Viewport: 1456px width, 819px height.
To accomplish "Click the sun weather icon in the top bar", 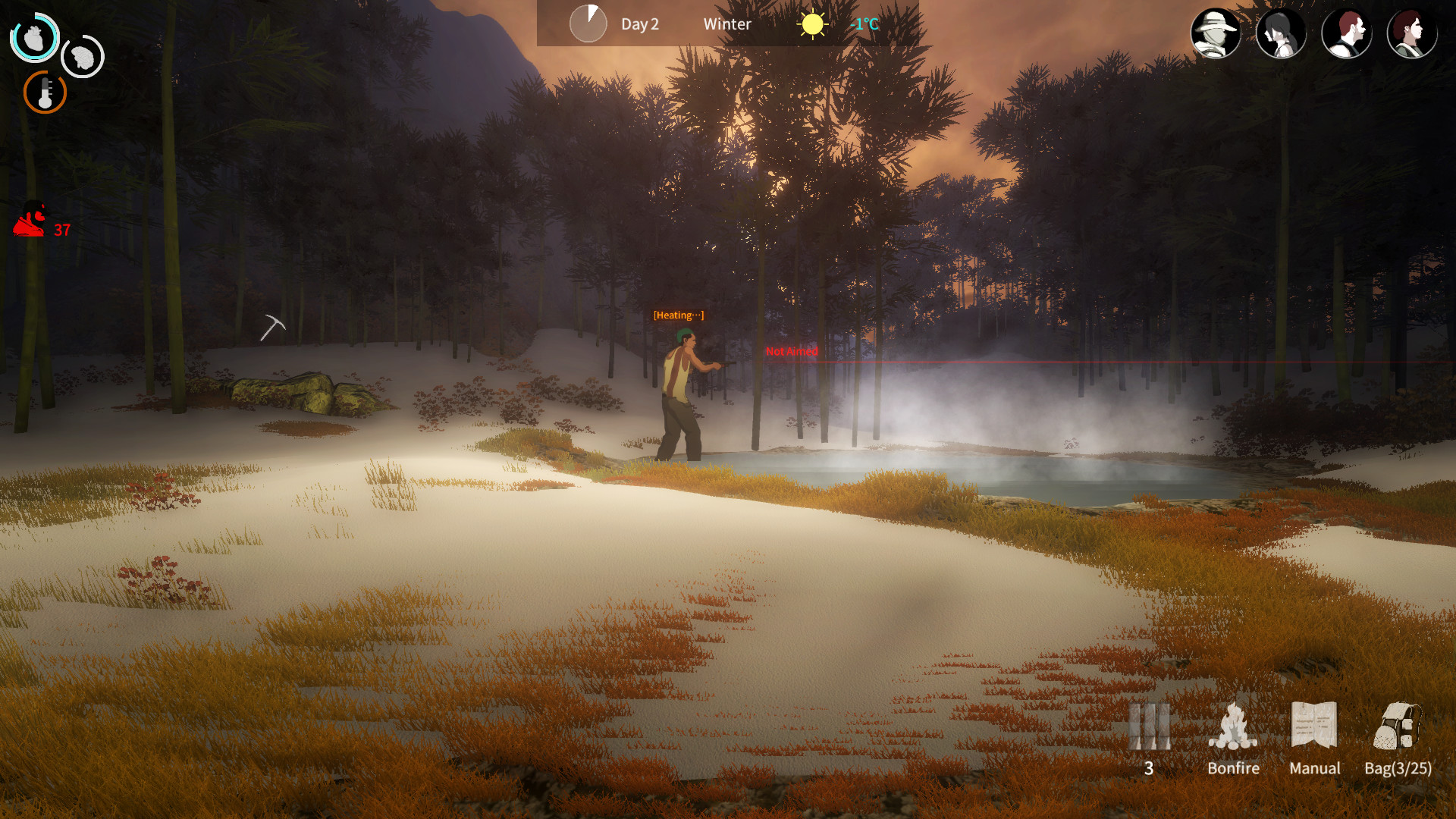I will (x=811, y=24).
